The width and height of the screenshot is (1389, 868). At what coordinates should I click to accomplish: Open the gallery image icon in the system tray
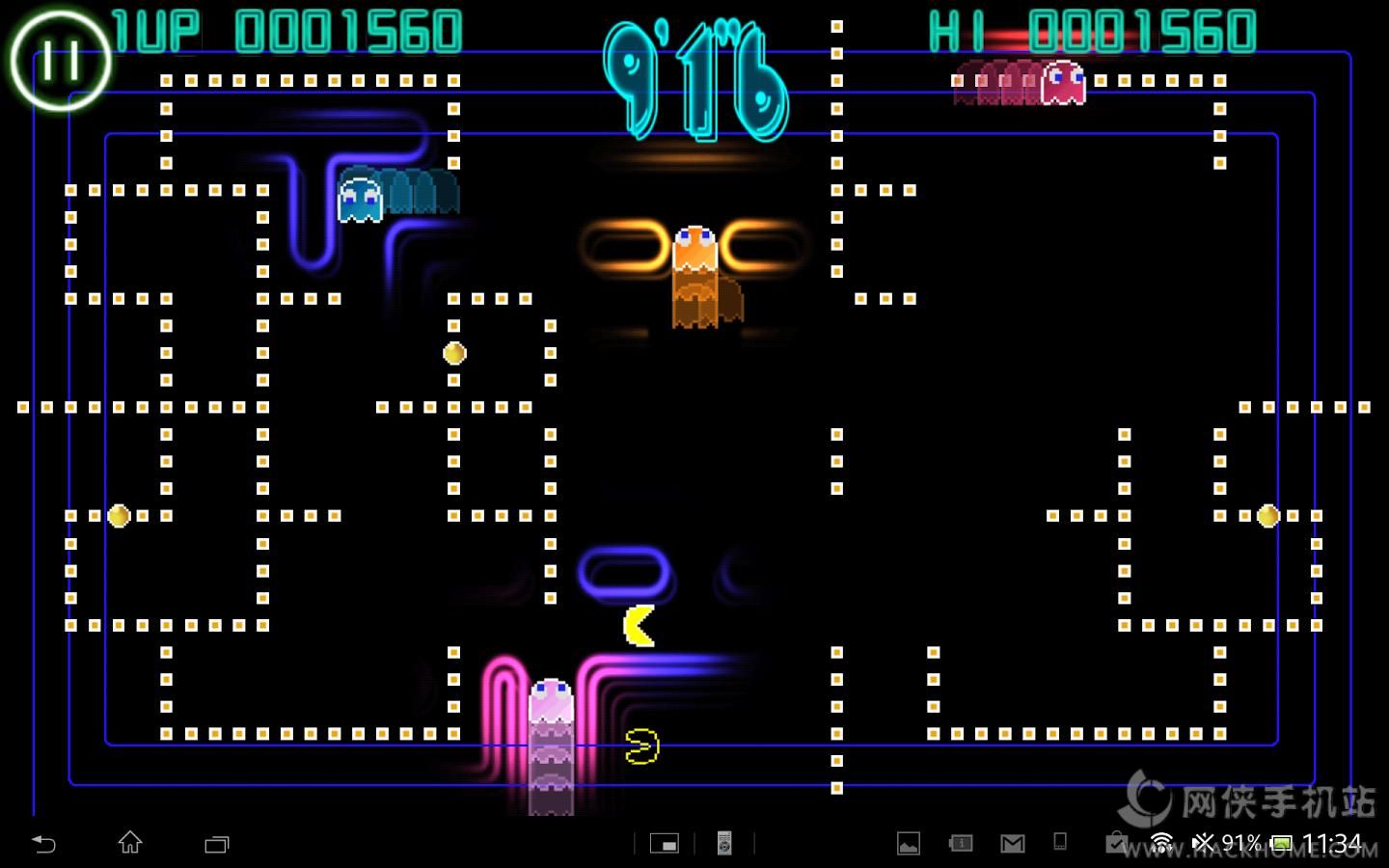908,841
